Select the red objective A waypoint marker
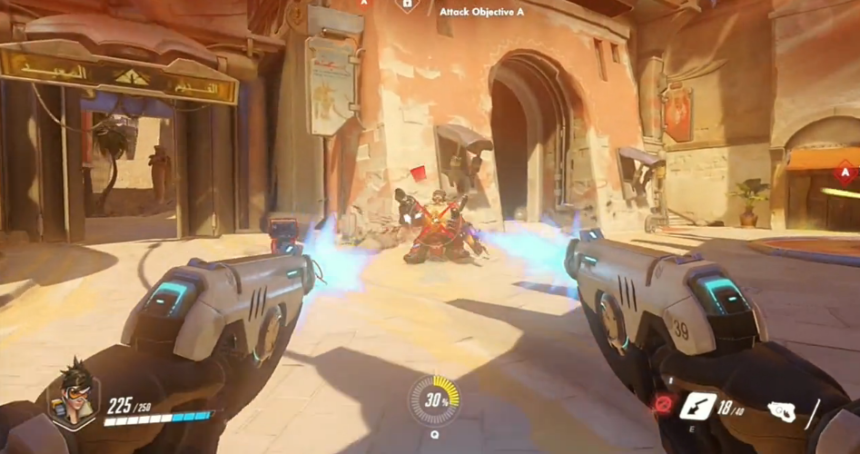 tap(846, 172)
